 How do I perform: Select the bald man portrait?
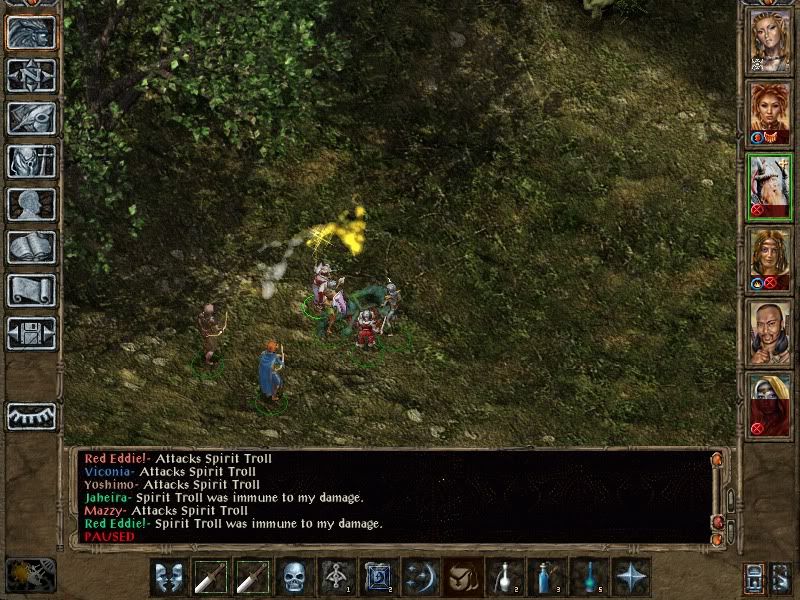coord(770,333)
